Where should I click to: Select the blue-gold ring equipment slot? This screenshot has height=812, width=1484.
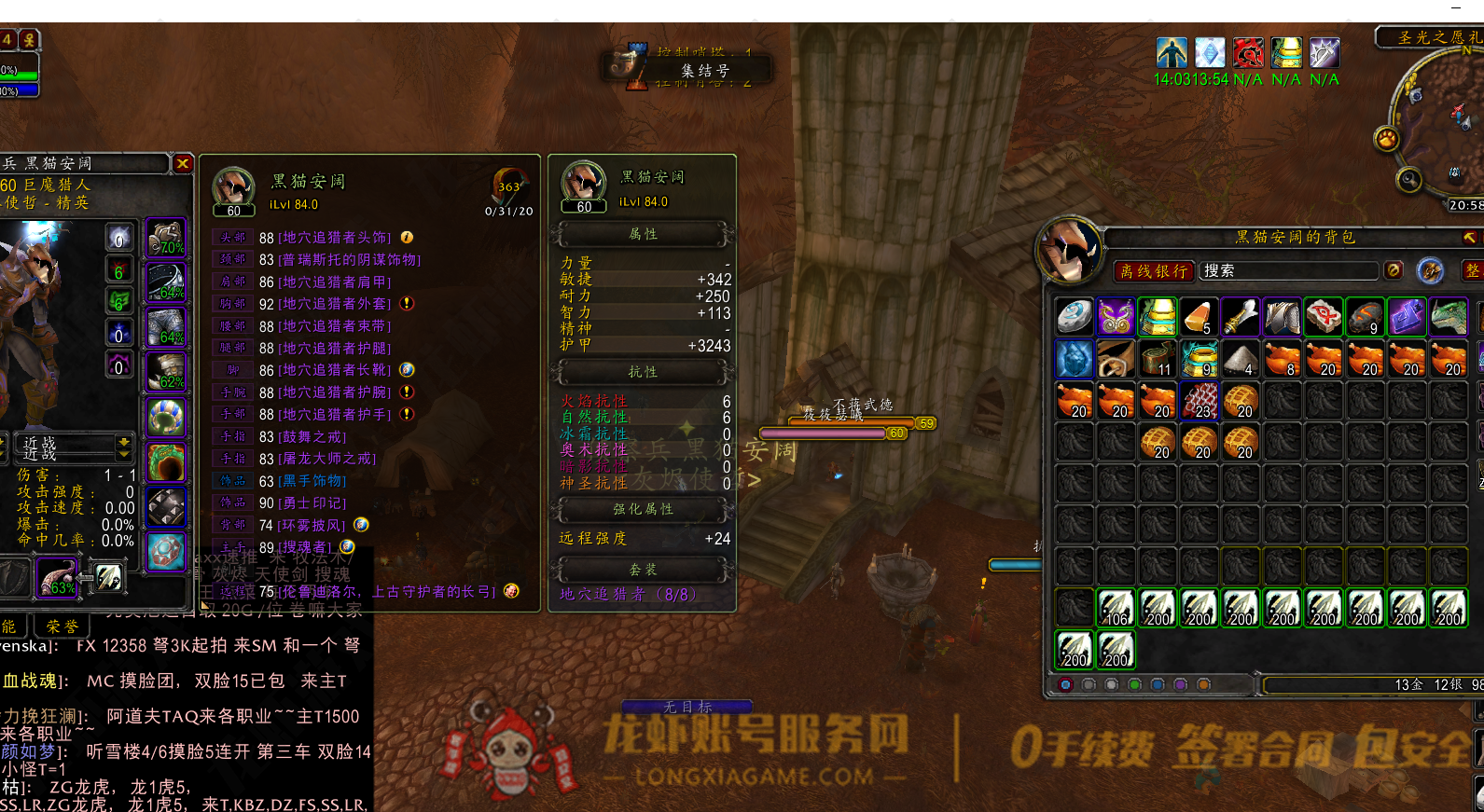click(x=166, y=417)
